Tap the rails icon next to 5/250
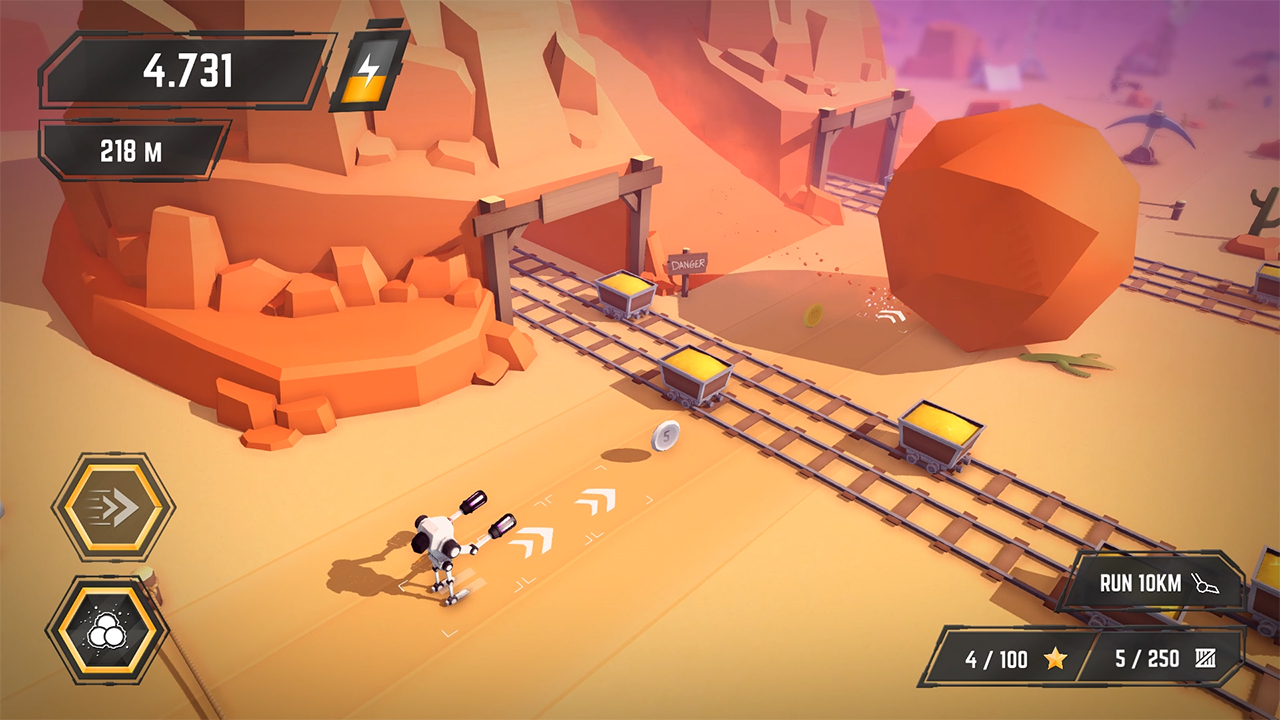 pyautogui.click(x=1207, y=660)
